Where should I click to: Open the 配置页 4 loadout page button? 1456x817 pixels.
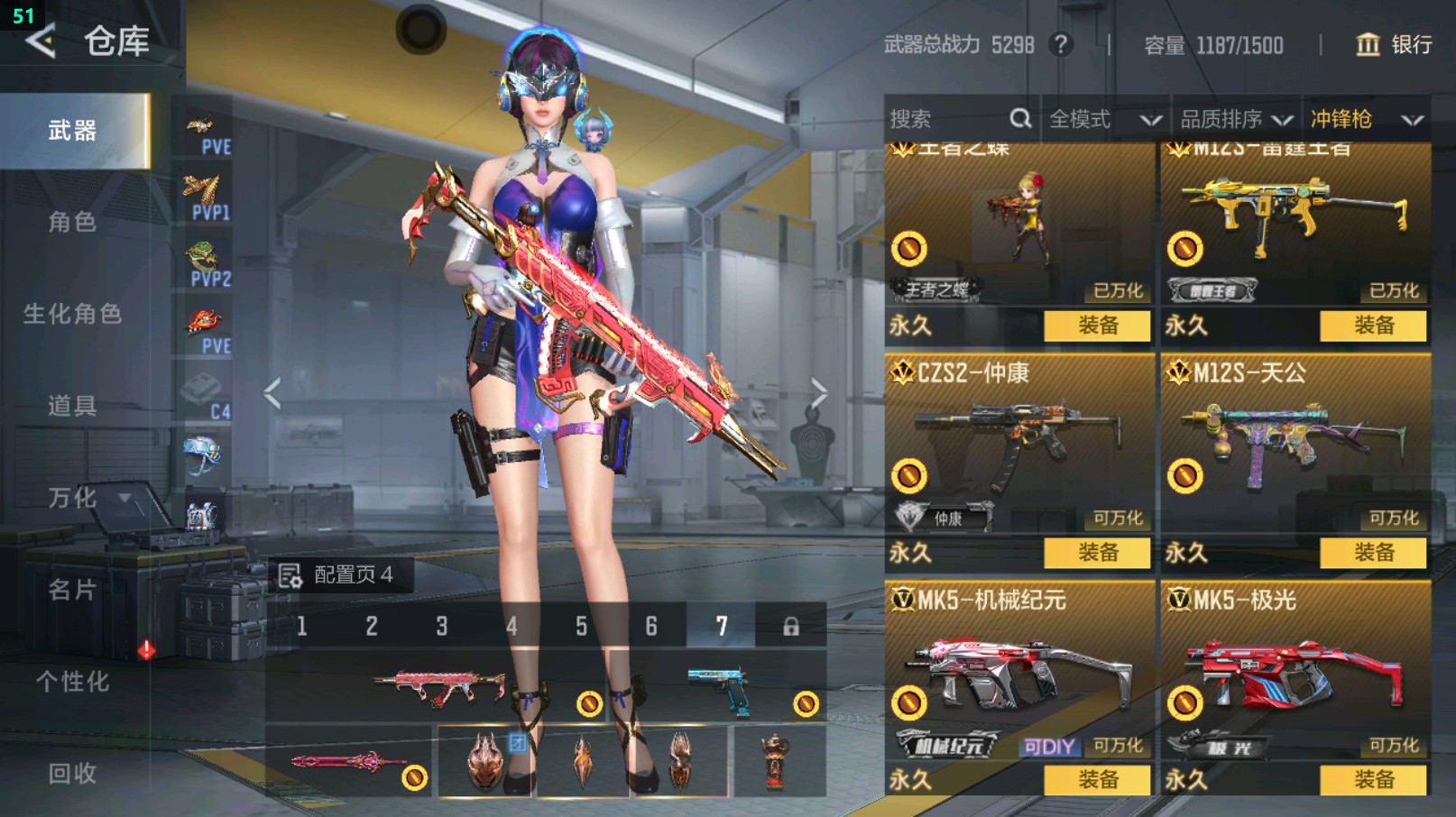pyautogui.click(x=339, y=575)
